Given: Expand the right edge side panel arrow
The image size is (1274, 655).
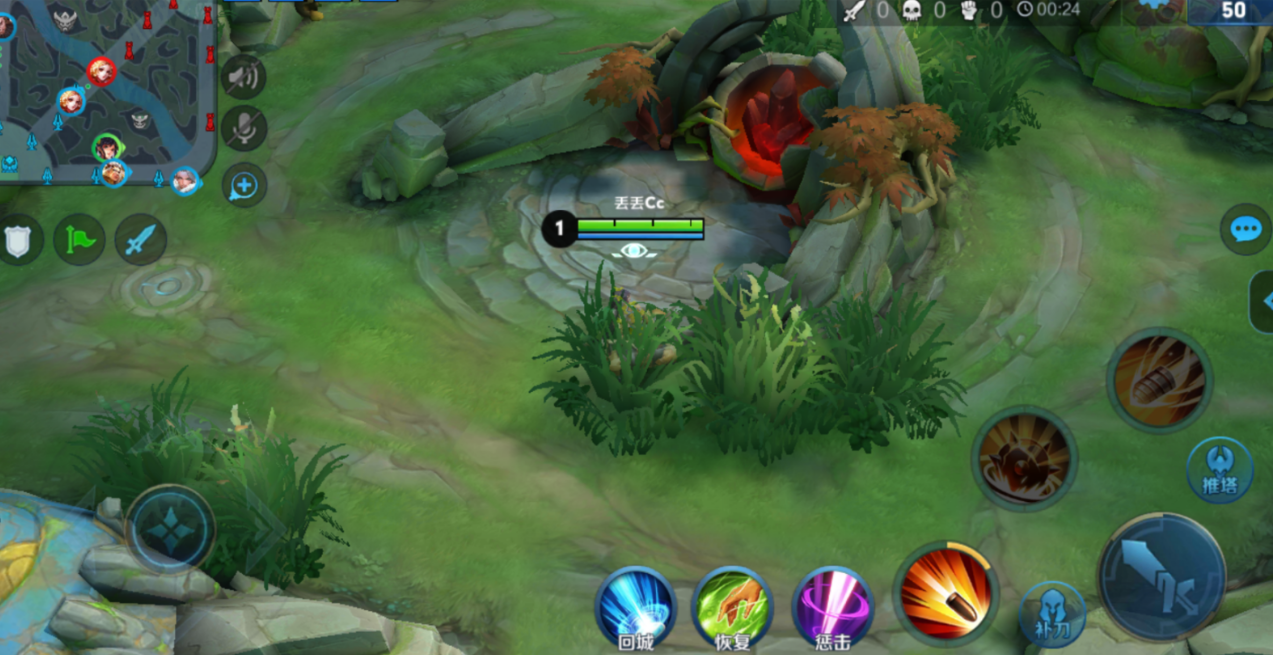Looking at the screenshot, I should (1262, 301).
